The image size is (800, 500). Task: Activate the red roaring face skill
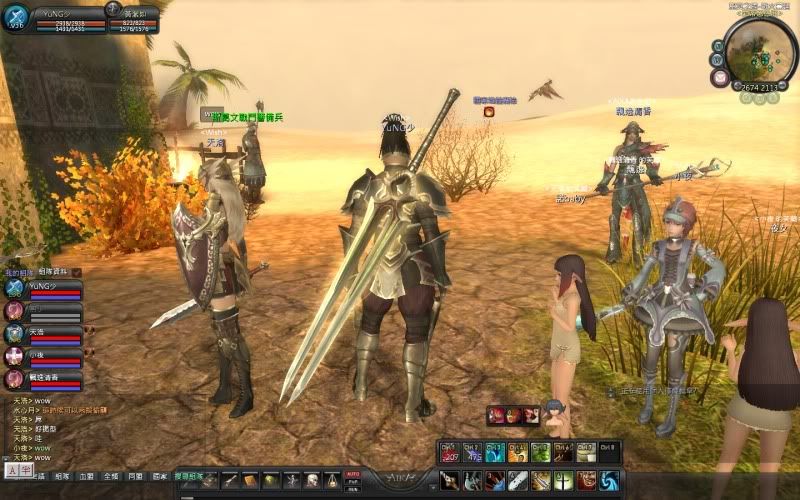(587, 480)
